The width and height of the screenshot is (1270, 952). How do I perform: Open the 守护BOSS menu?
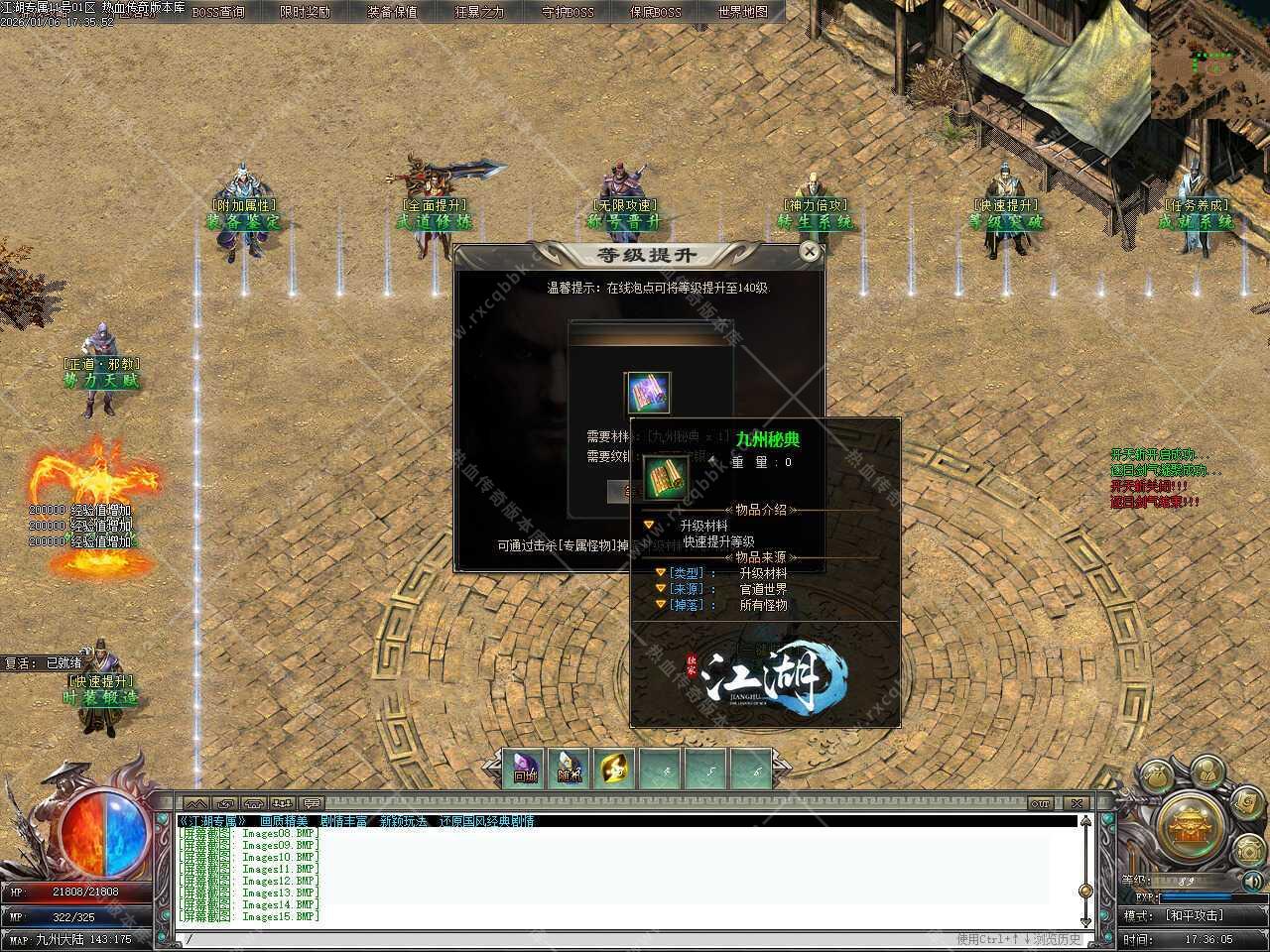click(568, 12)
